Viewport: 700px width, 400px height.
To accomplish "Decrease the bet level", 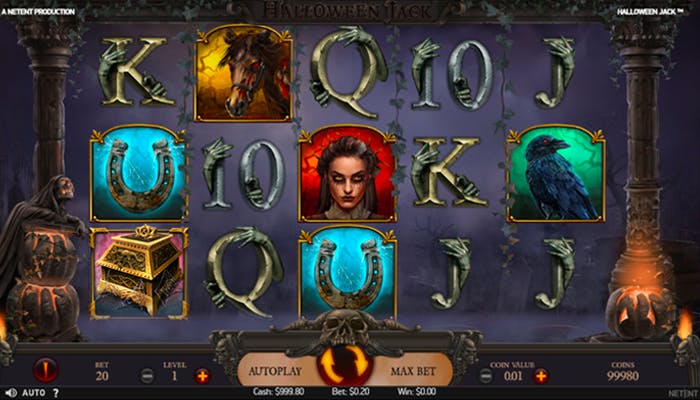I will (147, 376).
